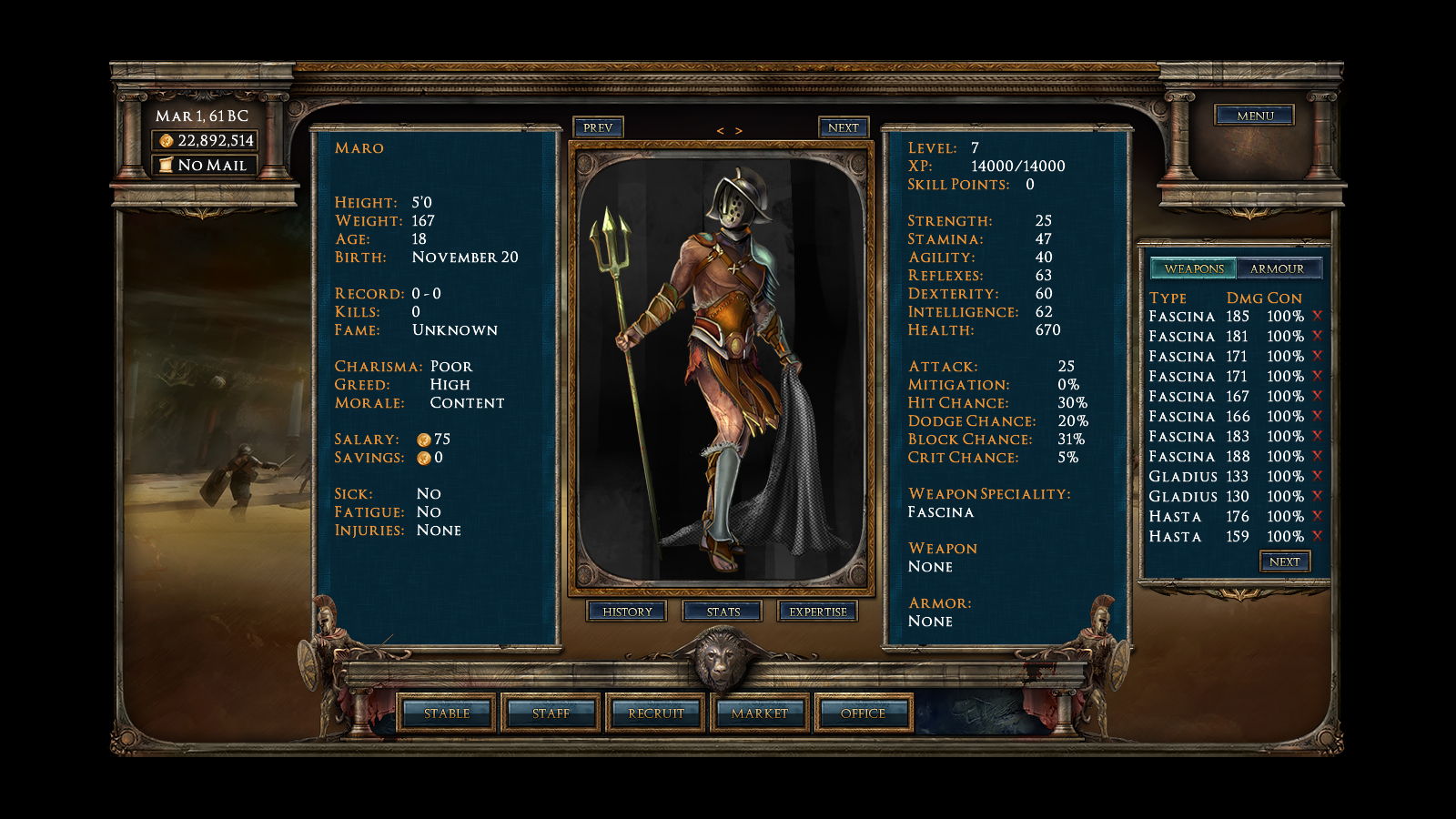This screenshot has height=819, width=1456.
Task: Delete the Hasta with 159 damage
Action: [1317, 536]
